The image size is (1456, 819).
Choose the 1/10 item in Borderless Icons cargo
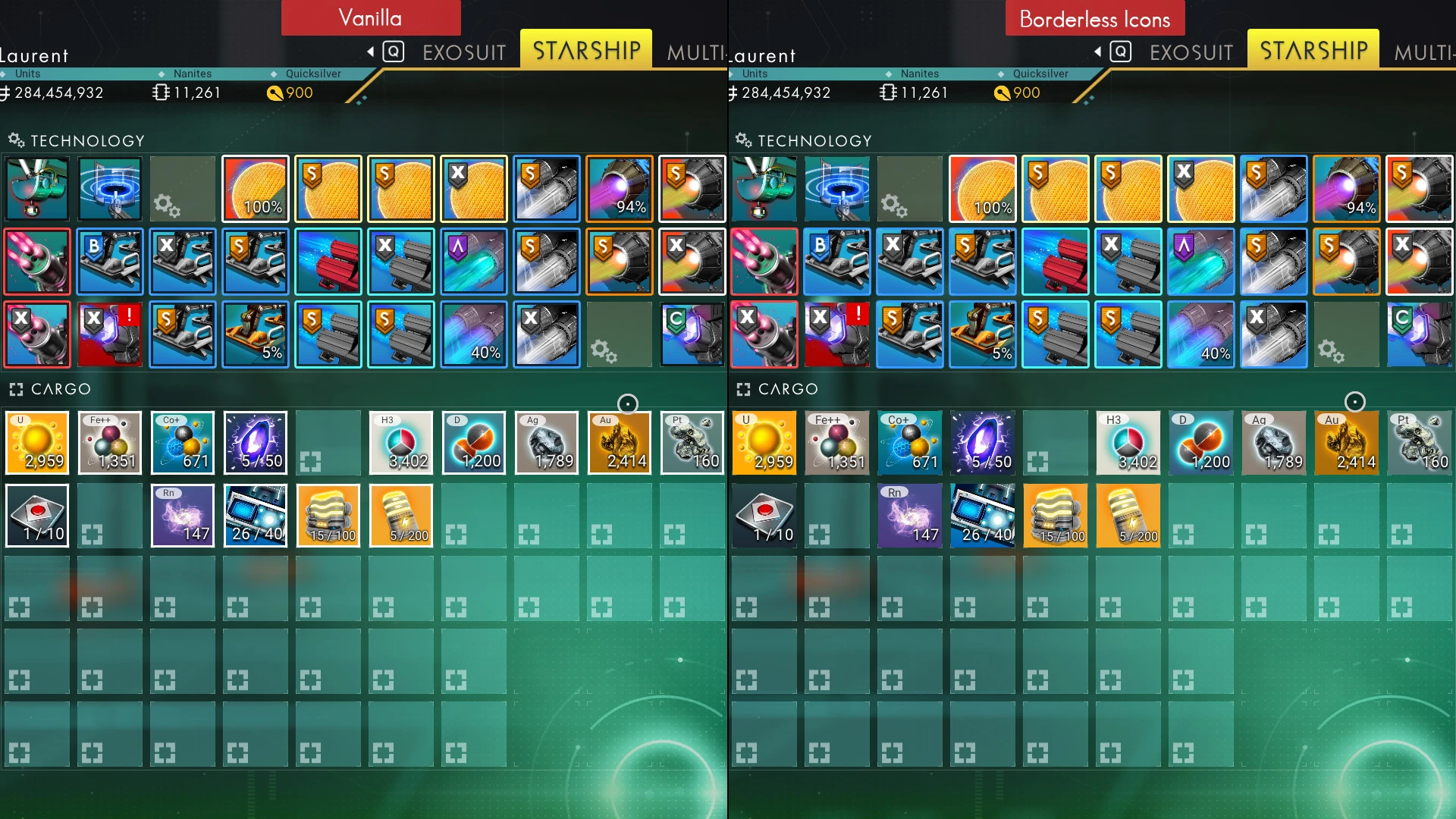click(x=764, y=516)
